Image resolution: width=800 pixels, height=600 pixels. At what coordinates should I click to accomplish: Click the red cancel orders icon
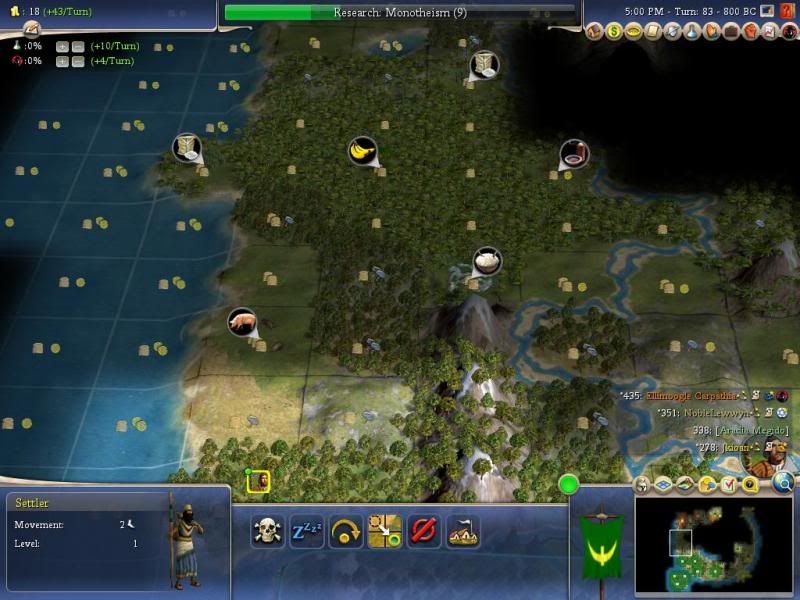pyautogui.click(x=423, y=530)
